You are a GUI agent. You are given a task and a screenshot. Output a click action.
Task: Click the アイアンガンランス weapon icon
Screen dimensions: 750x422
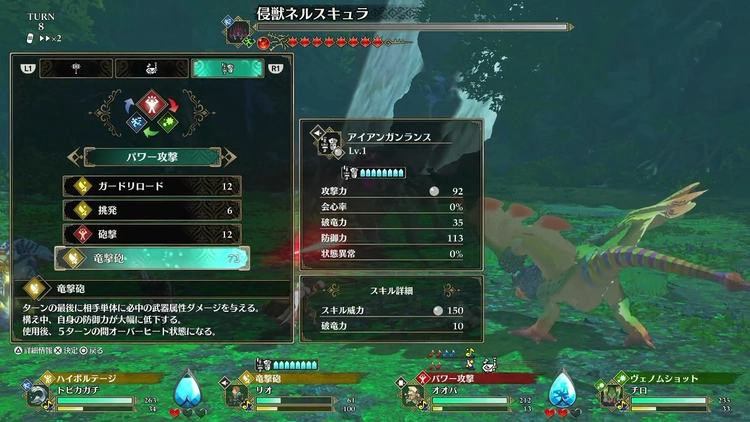[325, 140]
